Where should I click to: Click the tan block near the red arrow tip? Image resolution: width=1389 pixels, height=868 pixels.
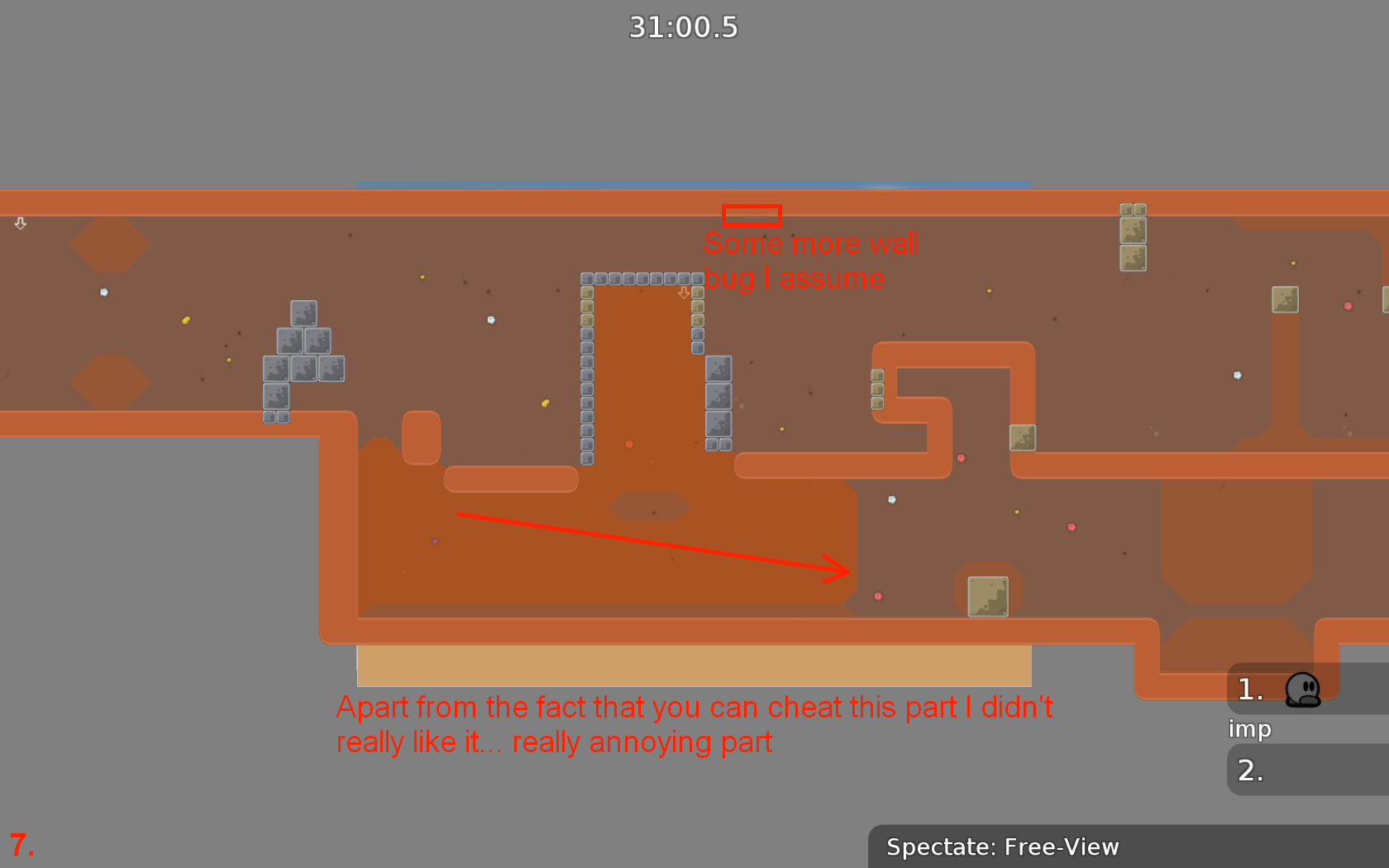click(x=988, y=595)
